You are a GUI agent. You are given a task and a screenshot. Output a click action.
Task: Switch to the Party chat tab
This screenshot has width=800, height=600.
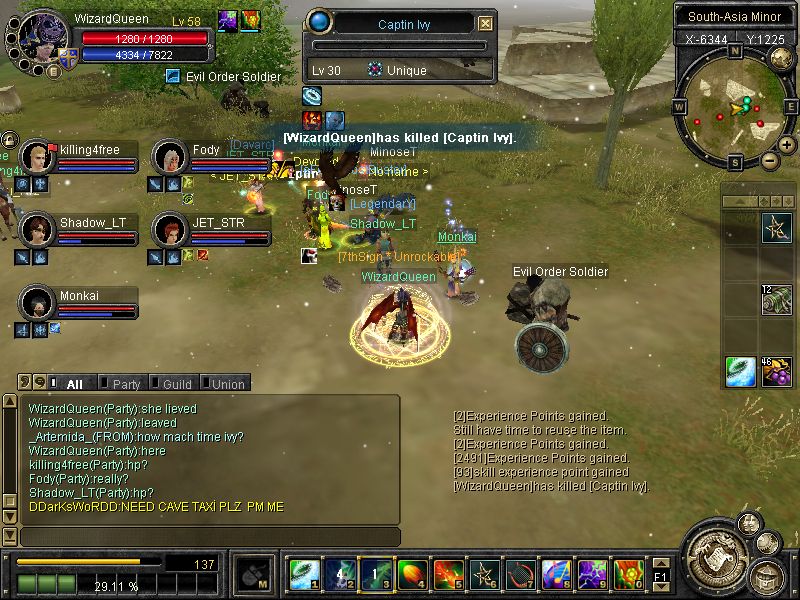pyautogui.click(x=126, y=384)
